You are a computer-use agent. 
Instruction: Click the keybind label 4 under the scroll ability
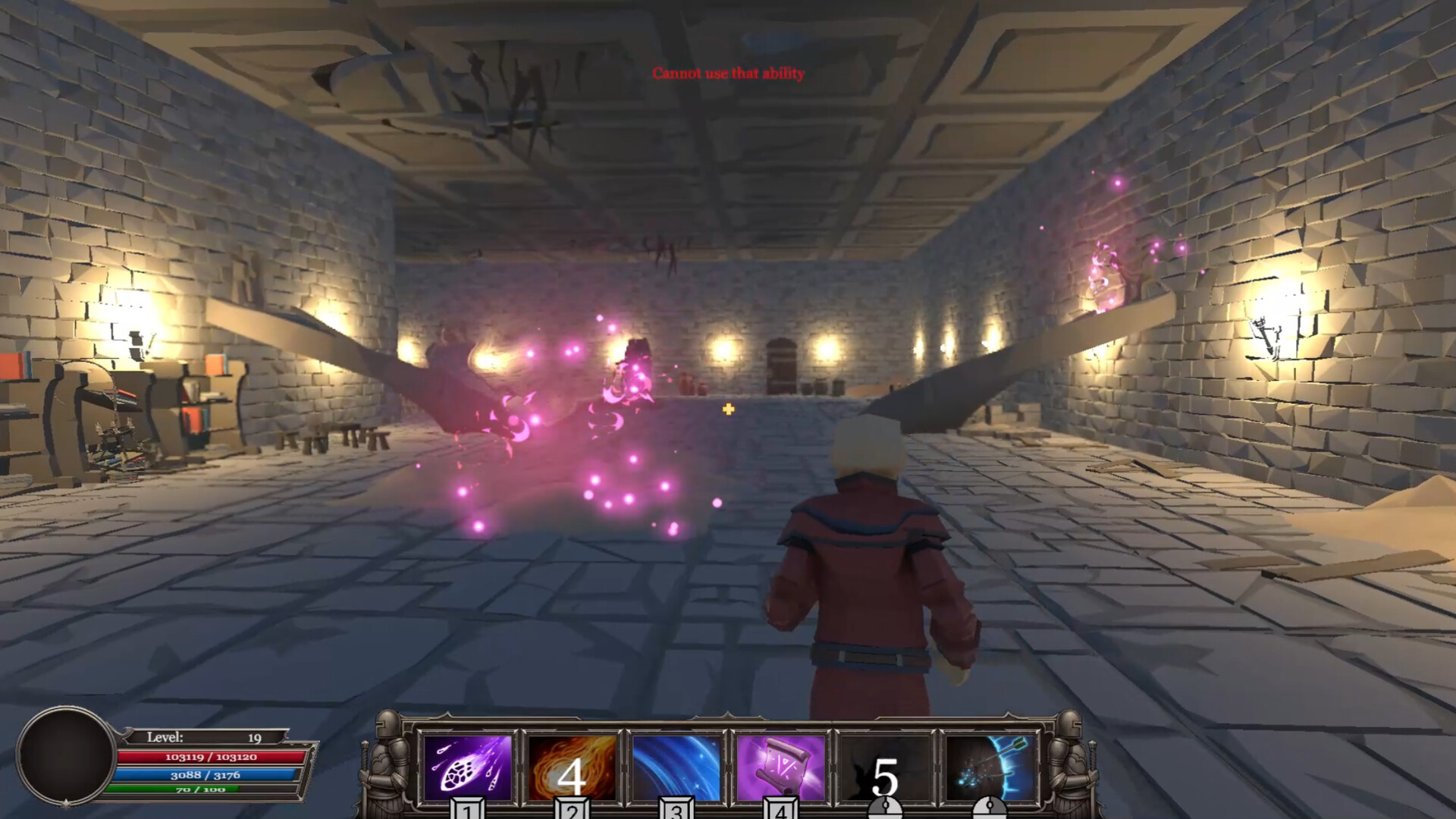click(x=782, y=810)
